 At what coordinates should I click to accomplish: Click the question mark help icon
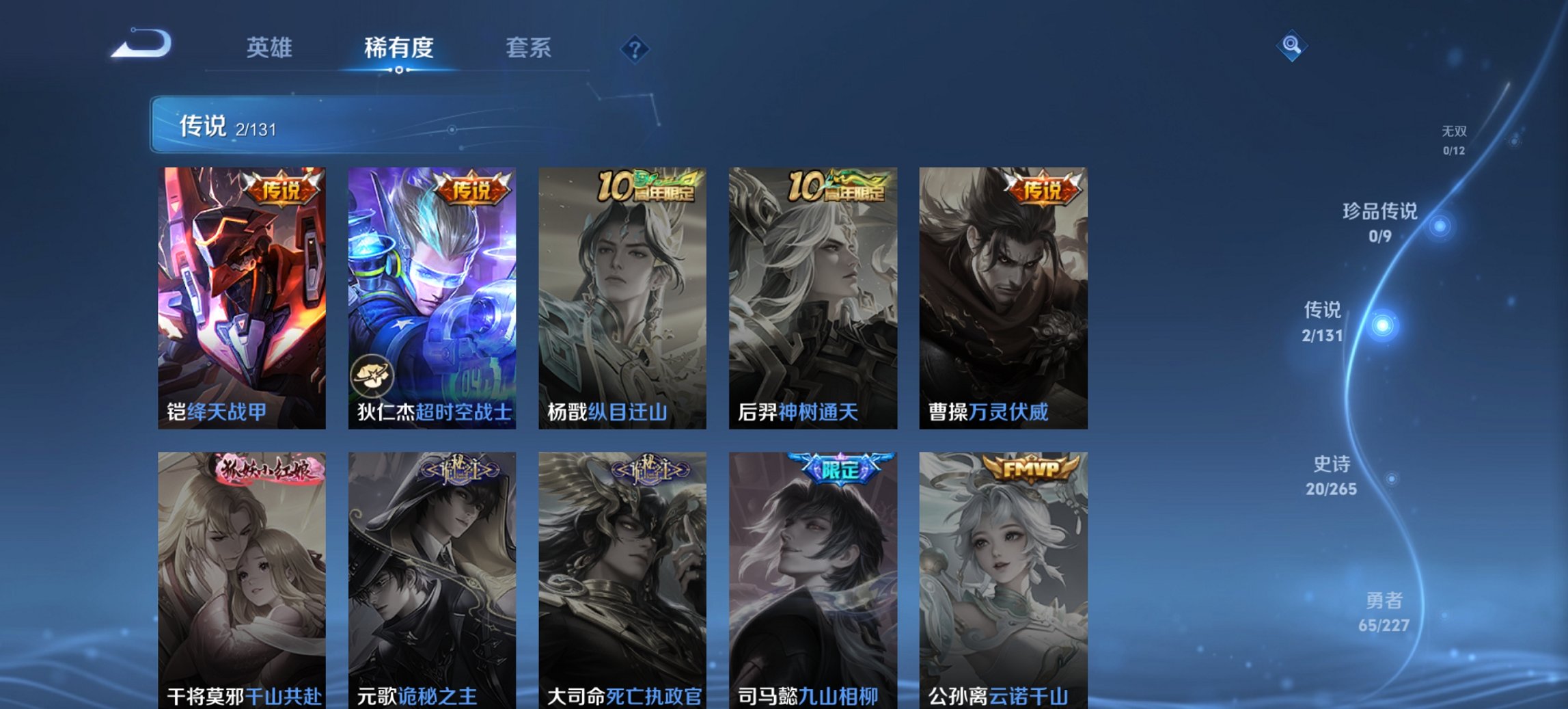[x=635, y=49]
